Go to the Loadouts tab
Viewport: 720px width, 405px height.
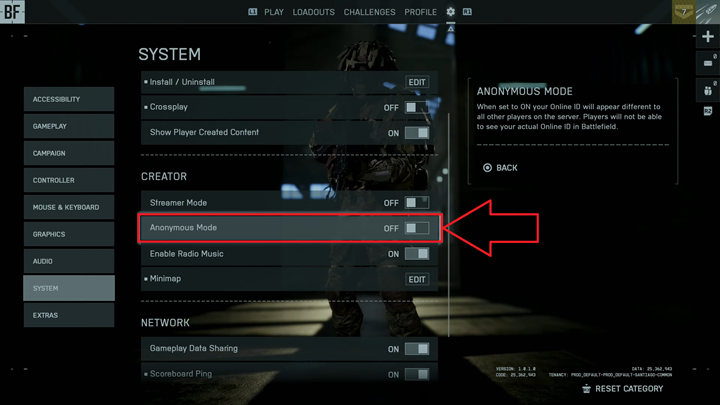(313, 12)
